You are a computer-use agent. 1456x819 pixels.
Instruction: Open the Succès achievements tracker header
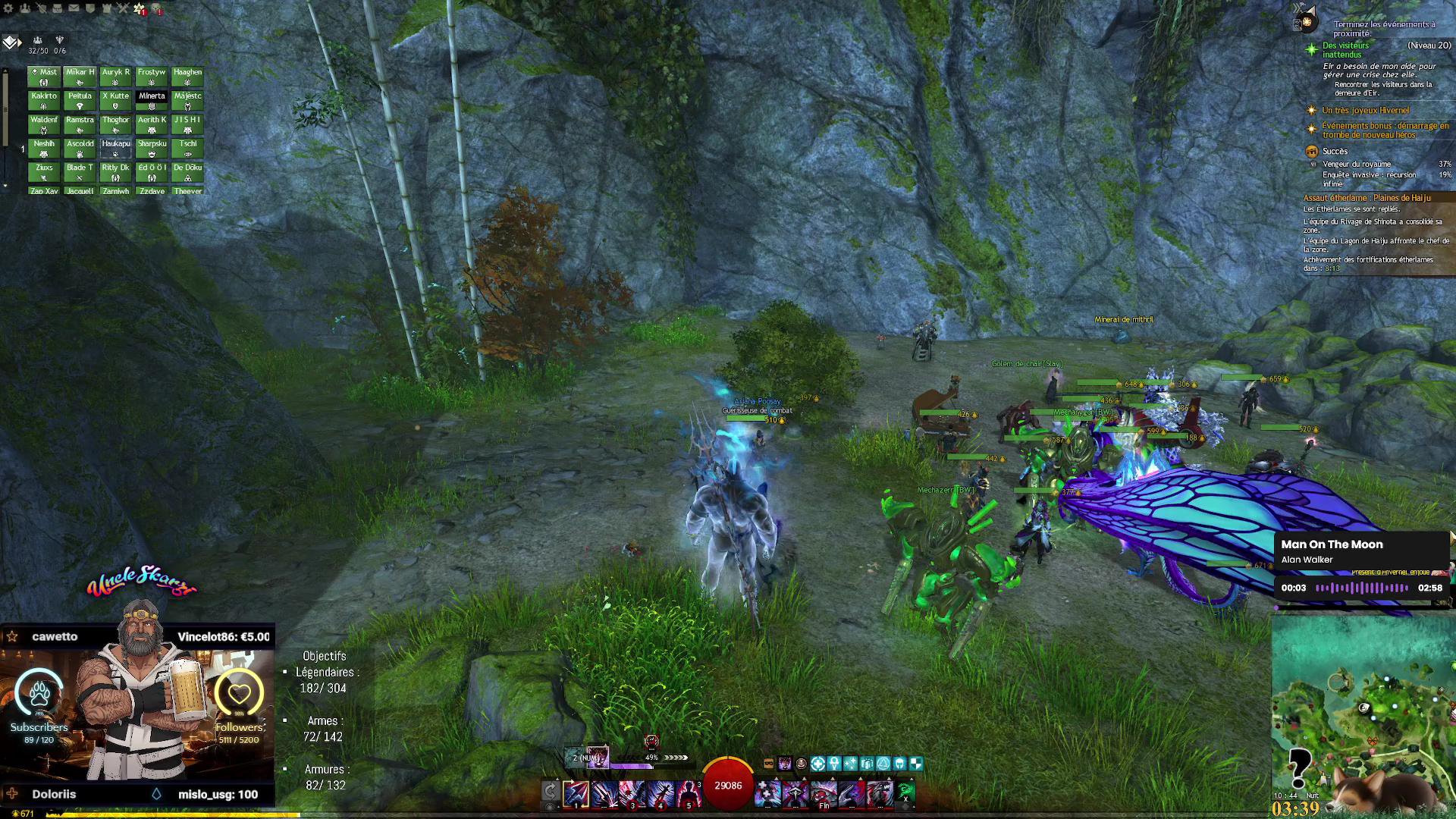point(1335,152)
